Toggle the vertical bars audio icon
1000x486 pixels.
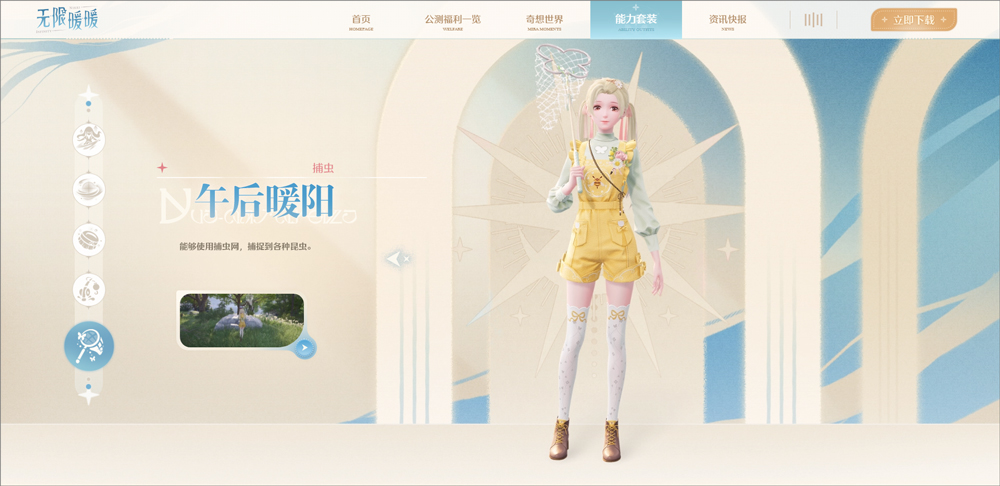813,20
